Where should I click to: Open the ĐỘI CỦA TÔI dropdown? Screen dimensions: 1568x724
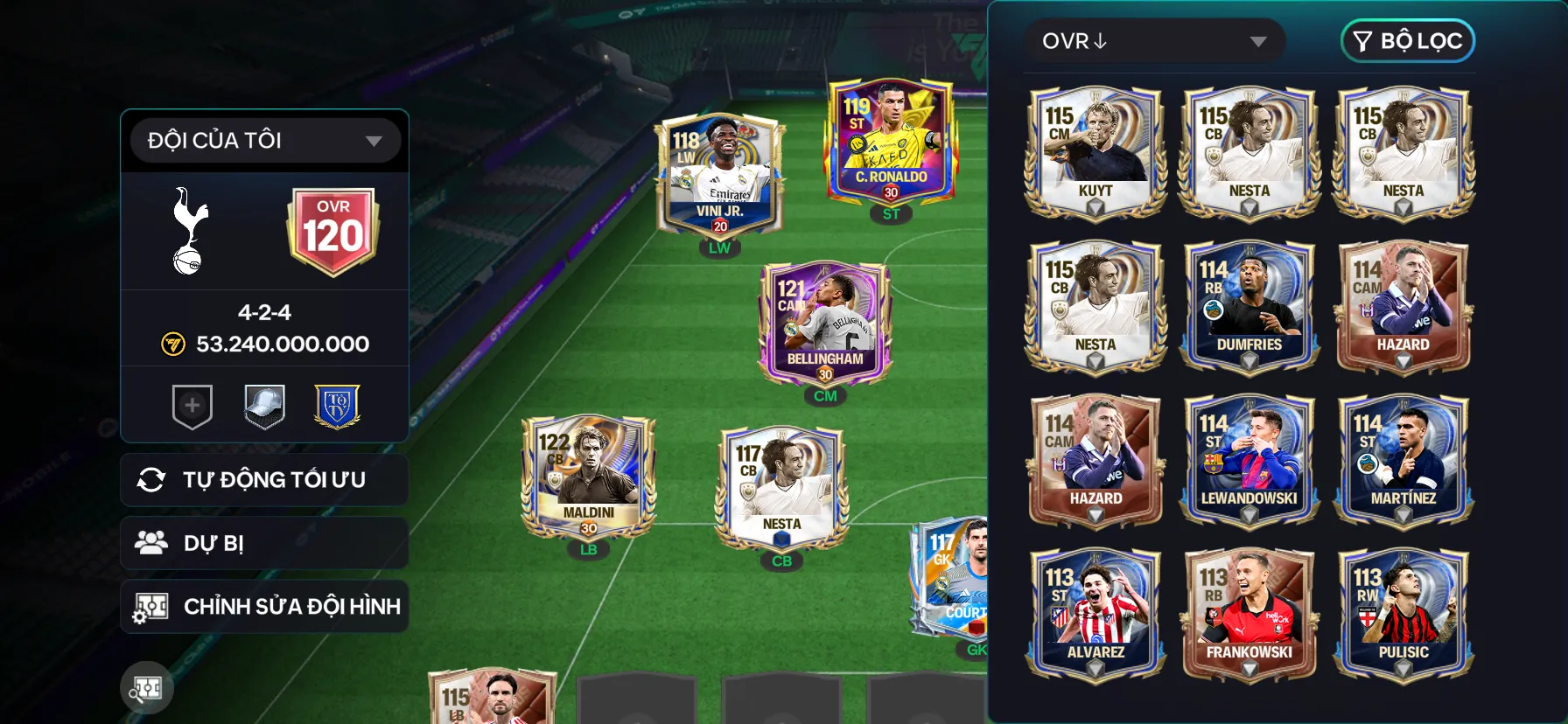264,140
